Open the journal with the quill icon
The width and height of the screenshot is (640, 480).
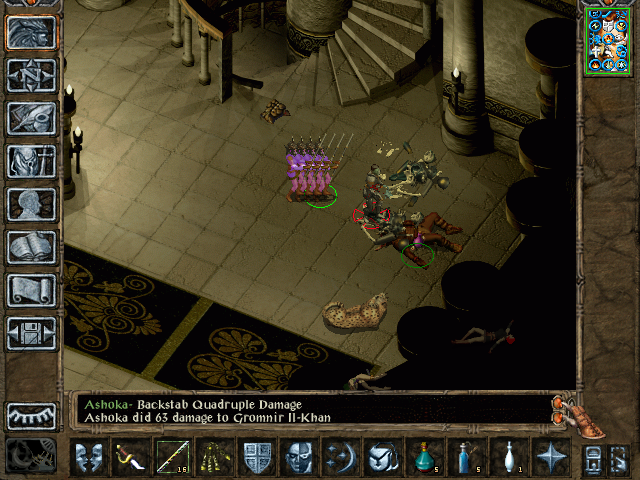point(31,118)
